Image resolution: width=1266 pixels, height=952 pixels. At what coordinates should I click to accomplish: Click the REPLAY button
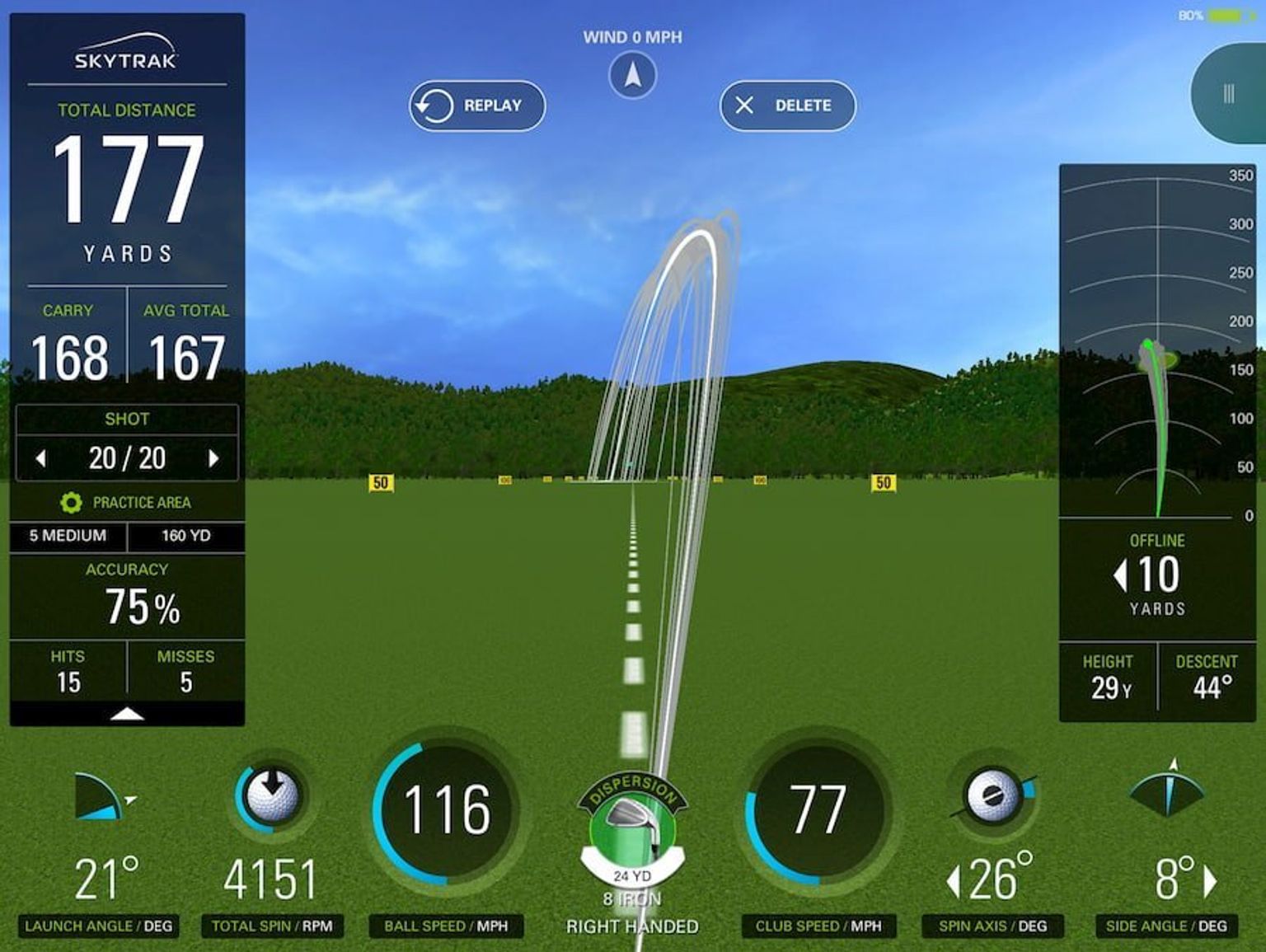(x=476, y=105)
